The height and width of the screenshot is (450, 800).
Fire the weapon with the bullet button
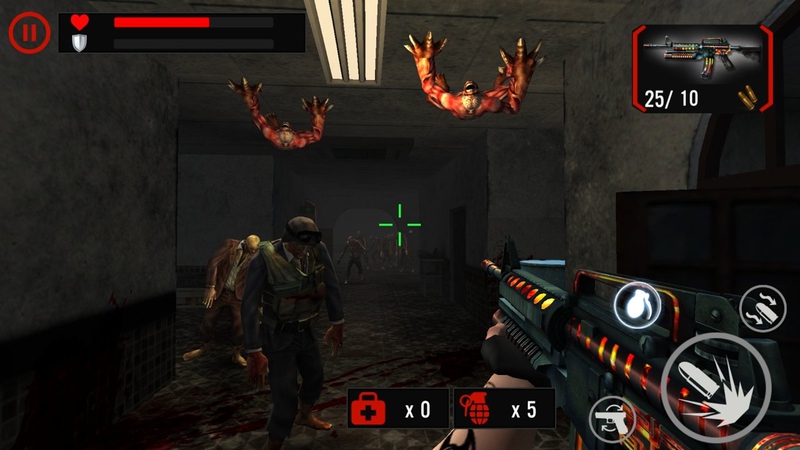(x=716, y=386)
